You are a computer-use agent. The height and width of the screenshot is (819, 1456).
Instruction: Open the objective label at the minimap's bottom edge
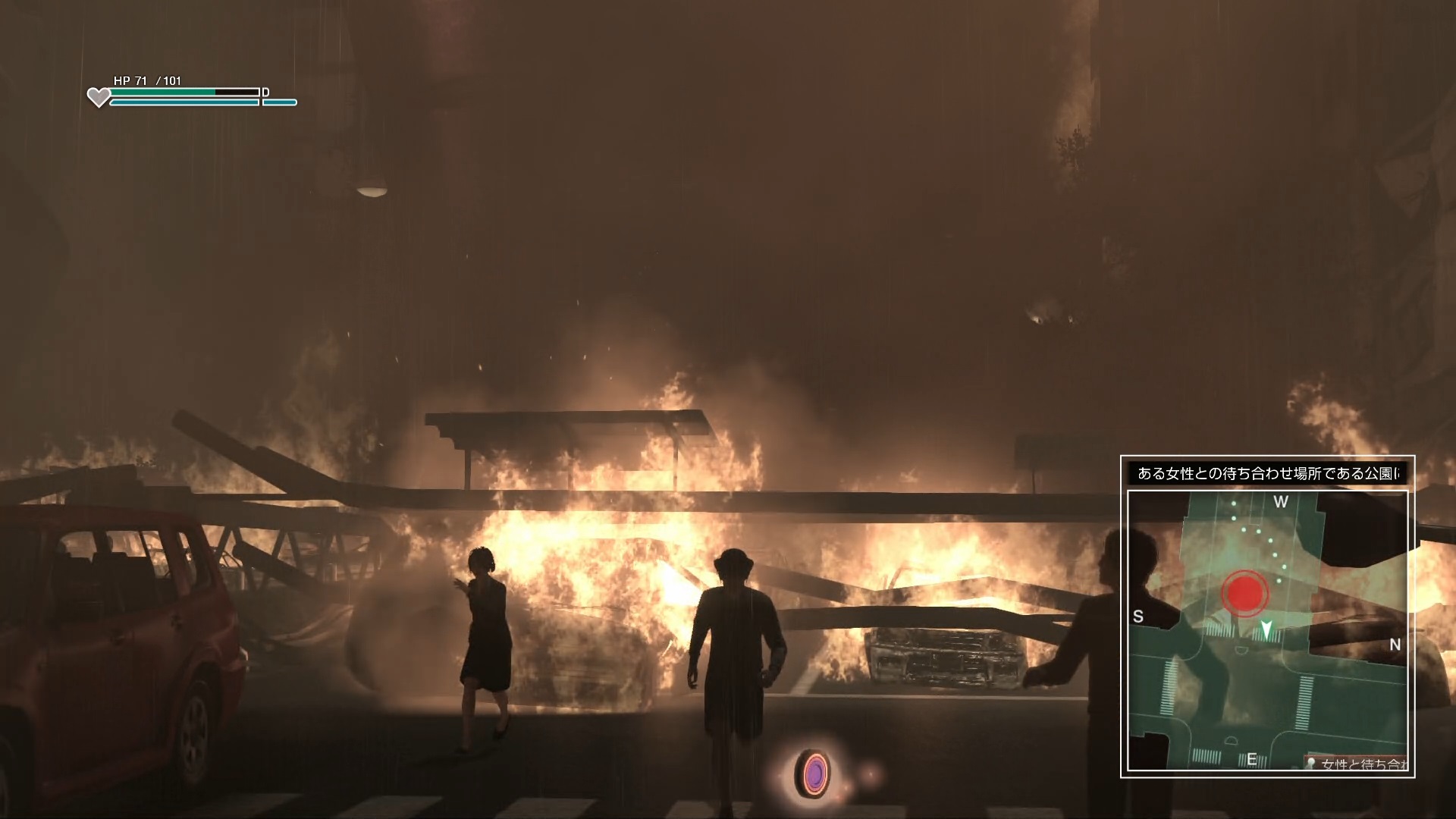[x=1359, y=764]
